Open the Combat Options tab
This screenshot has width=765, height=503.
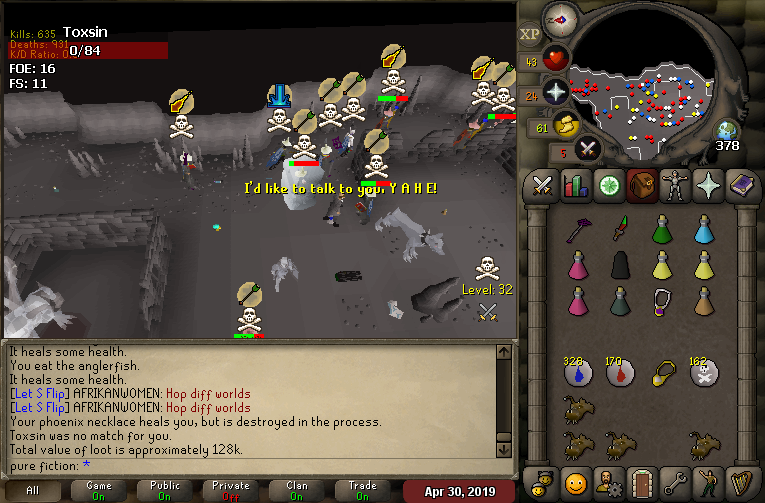click(x=543, y=185)
